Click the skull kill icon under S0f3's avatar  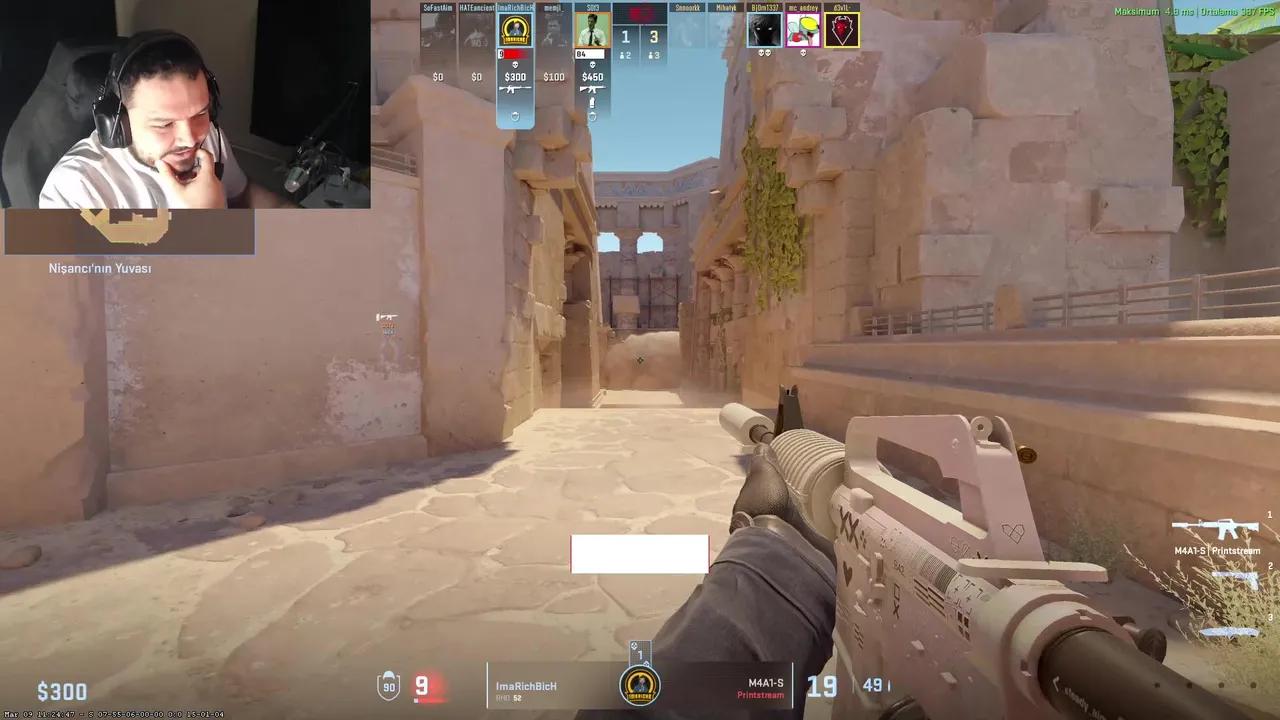point(593,65)
